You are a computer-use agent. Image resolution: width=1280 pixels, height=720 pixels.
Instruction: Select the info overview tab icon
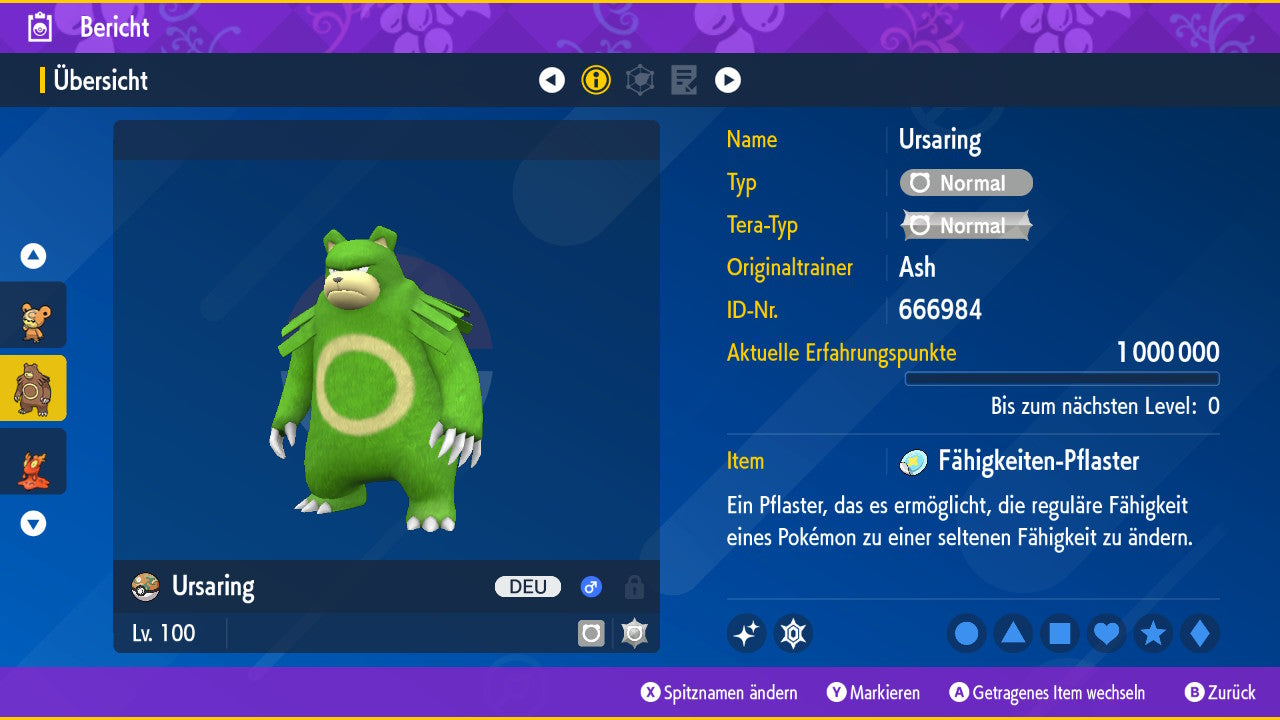pos(596,80)
